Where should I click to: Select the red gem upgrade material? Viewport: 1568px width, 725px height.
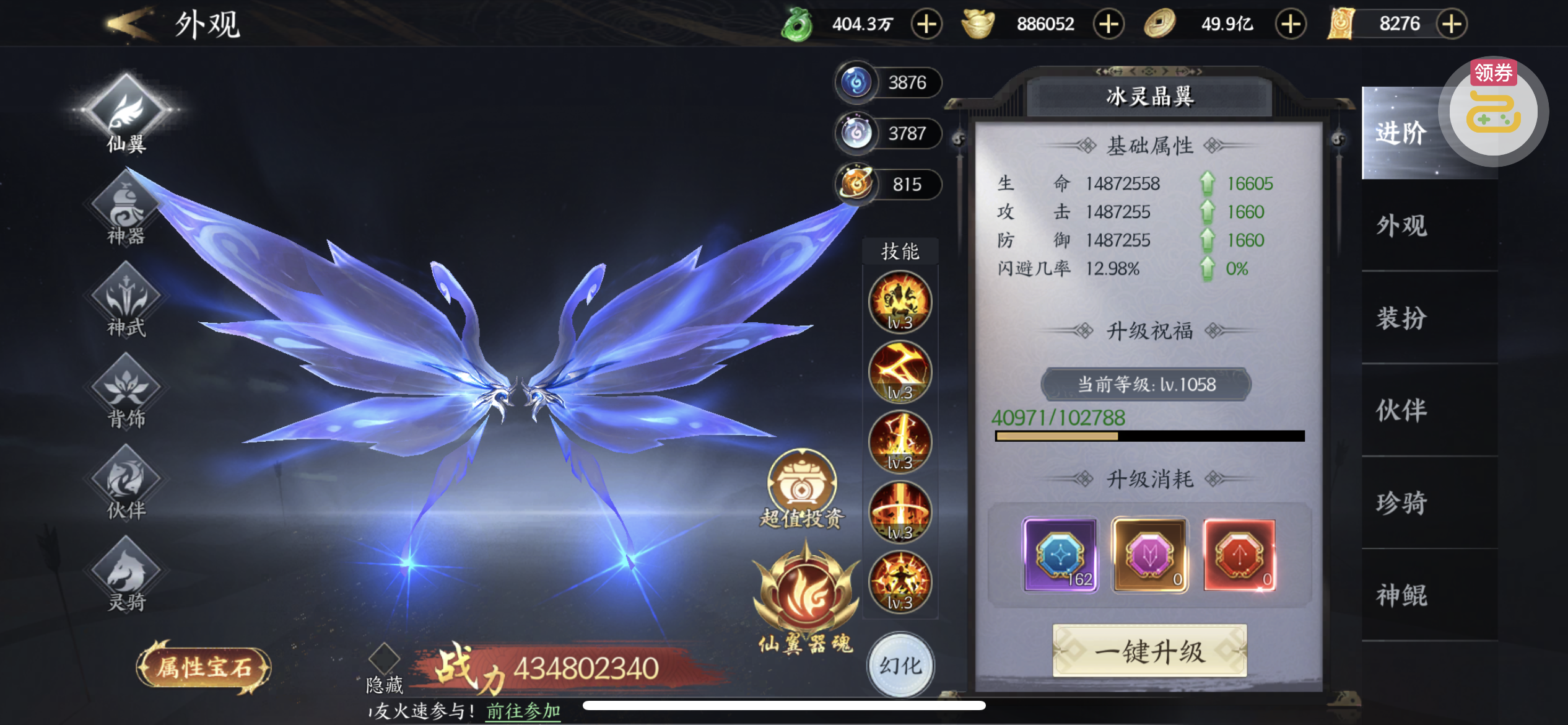1239,555
